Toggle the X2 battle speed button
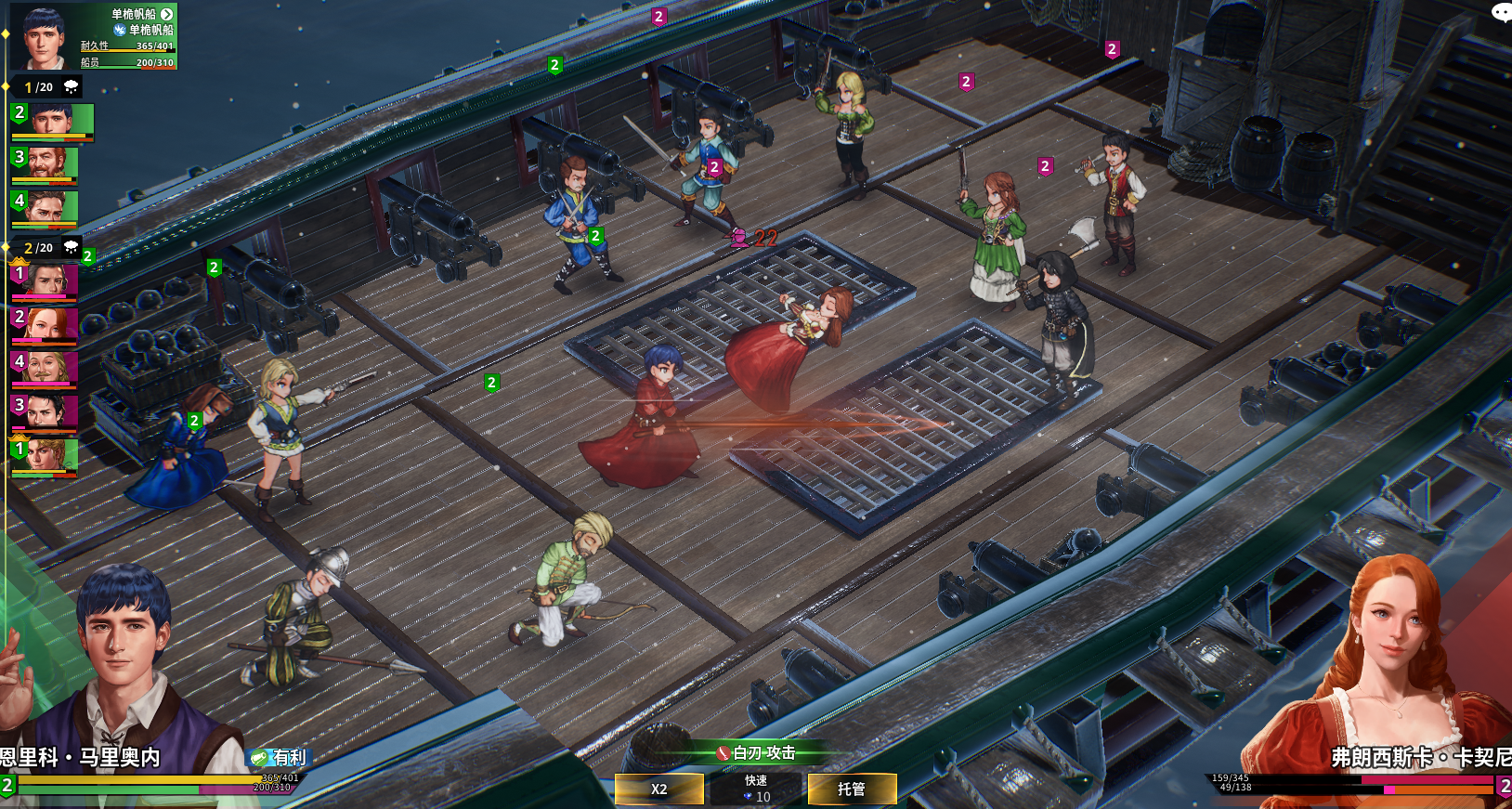 pyautogui.click(x=658, y=789)
